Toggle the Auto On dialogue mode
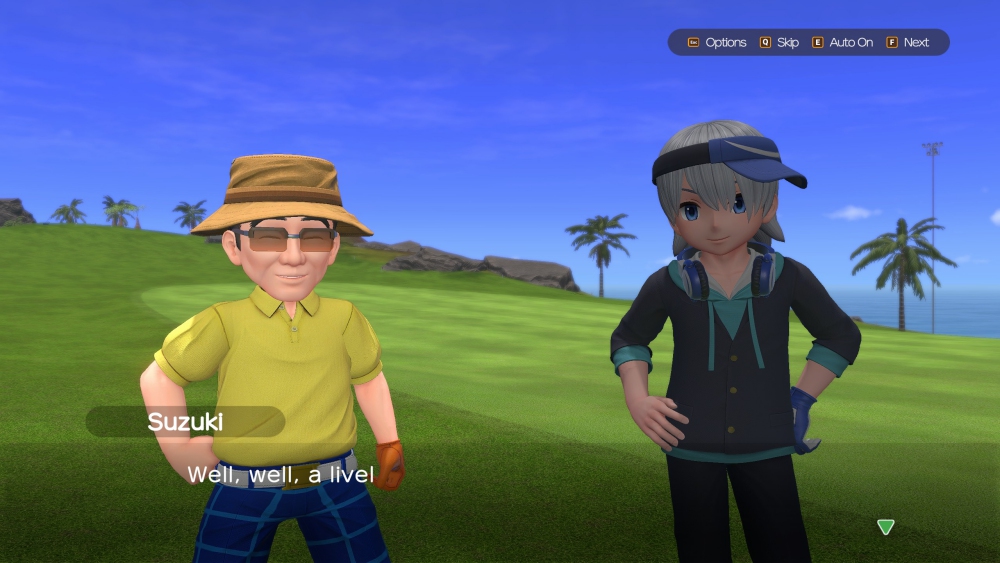Screen dimensions: 1000x563 842,42
